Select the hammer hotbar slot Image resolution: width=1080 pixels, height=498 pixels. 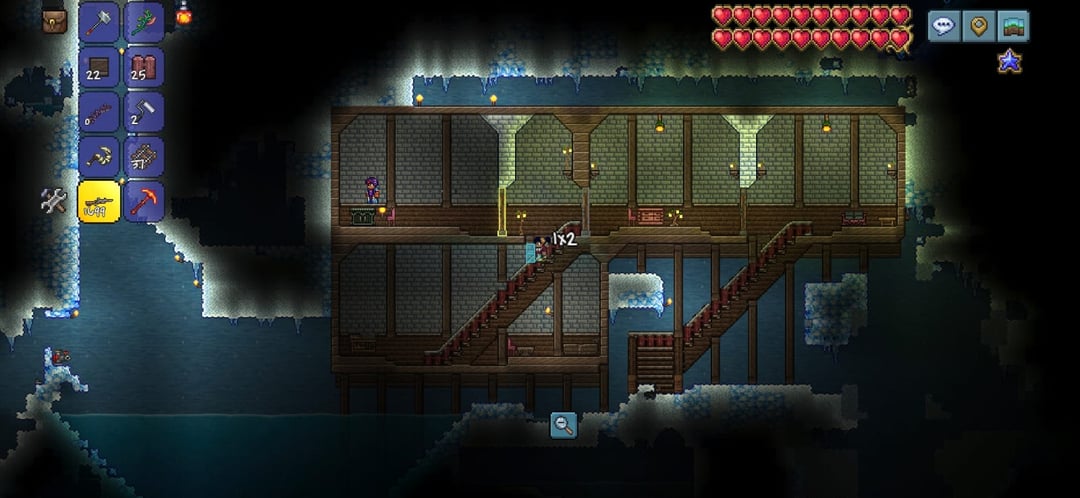99,21
